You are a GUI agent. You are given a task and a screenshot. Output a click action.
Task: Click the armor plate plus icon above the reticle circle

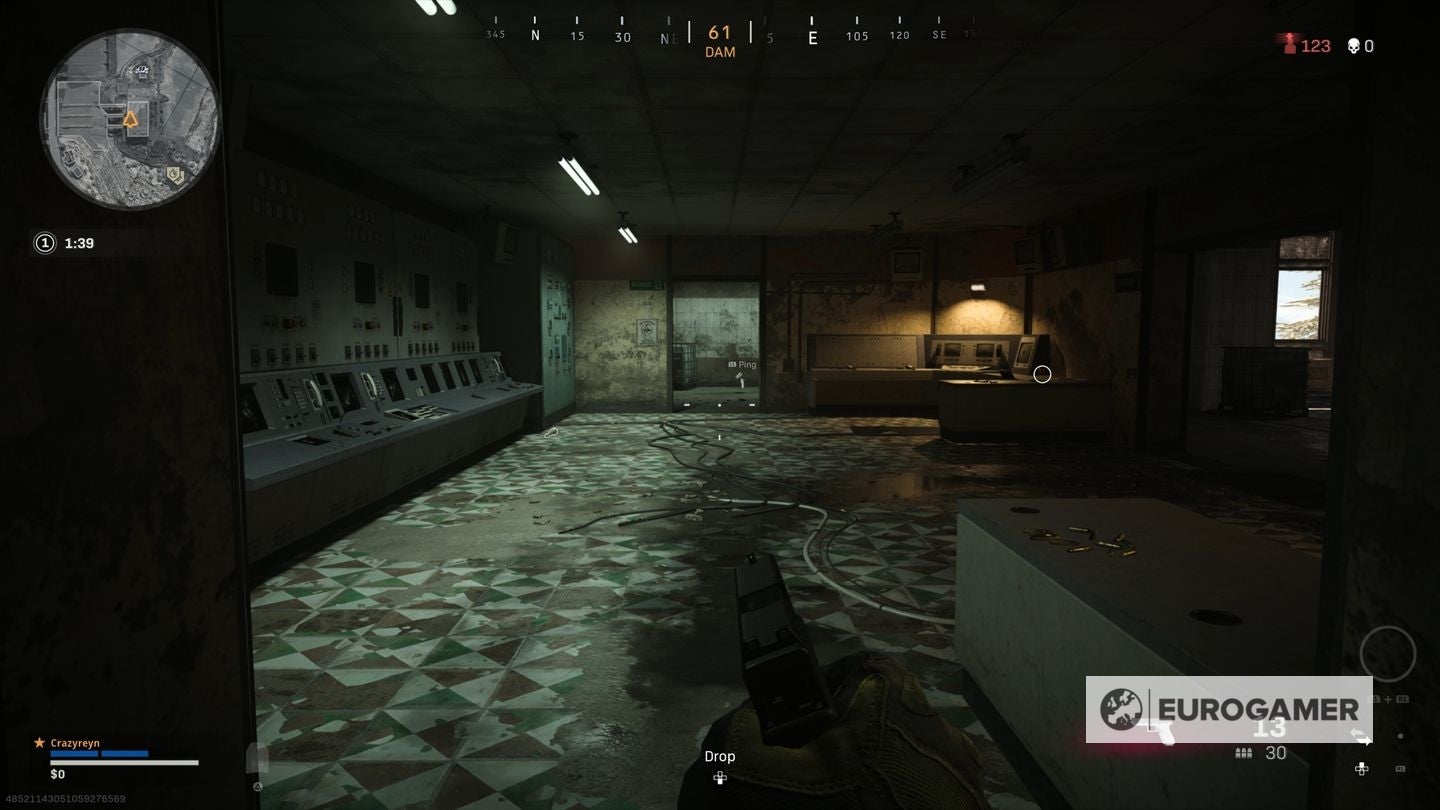click(x=1388, y=700)
